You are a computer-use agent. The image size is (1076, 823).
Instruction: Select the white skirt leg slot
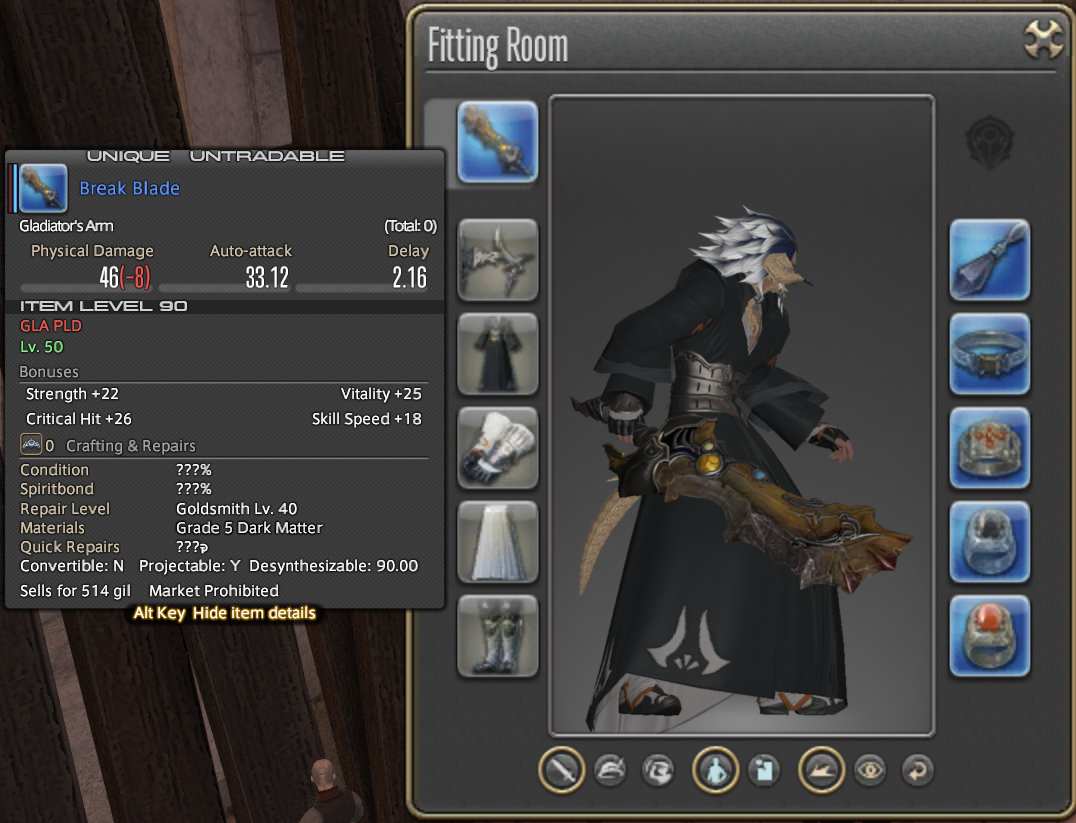click(497, 542)
